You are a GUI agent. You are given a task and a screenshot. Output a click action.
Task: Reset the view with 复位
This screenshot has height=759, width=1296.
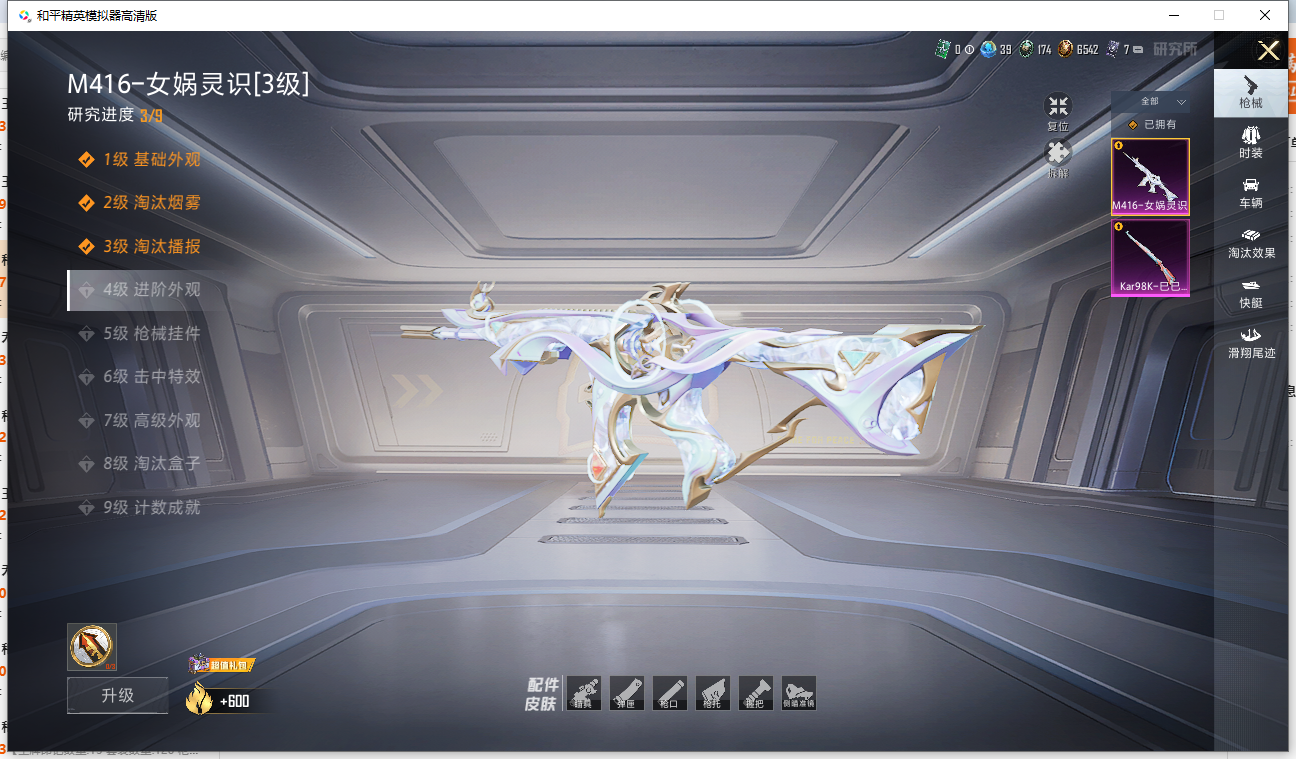pyautogui.click(x=1058, y=113)
